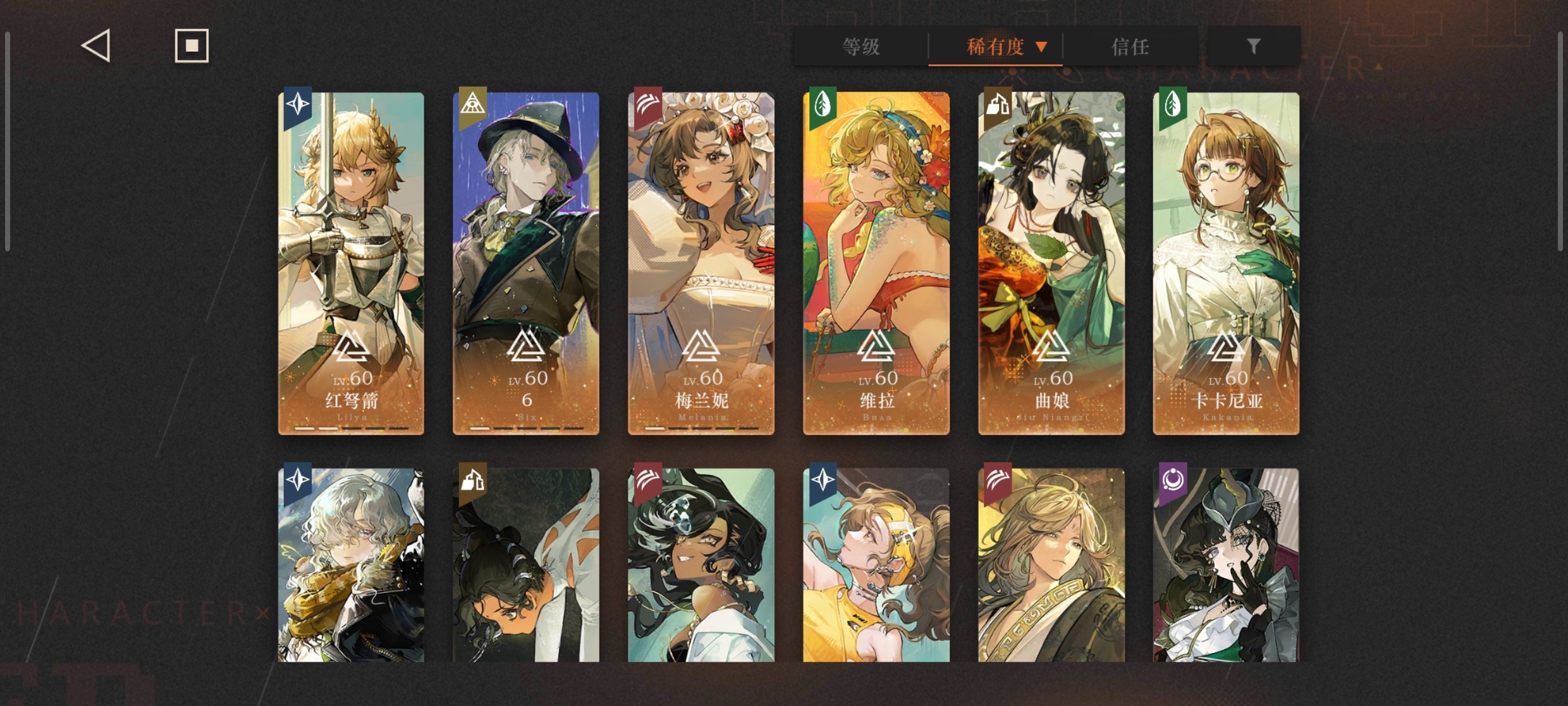Select the silver-haired yellow-scarf character card
Screen dimensions: 1568x706
[352, 565]
